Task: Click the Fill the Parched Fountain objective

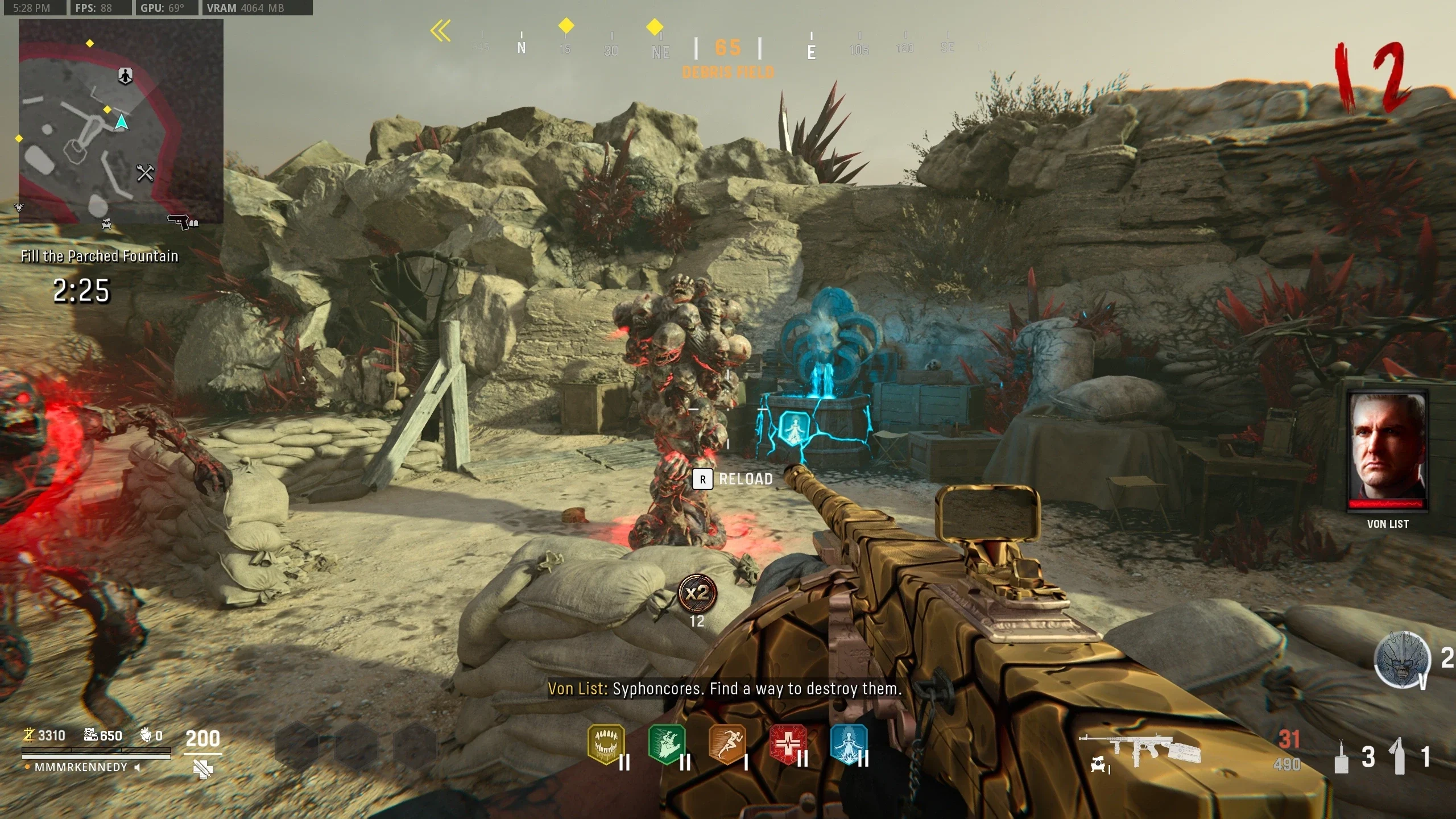Action: 100,256
